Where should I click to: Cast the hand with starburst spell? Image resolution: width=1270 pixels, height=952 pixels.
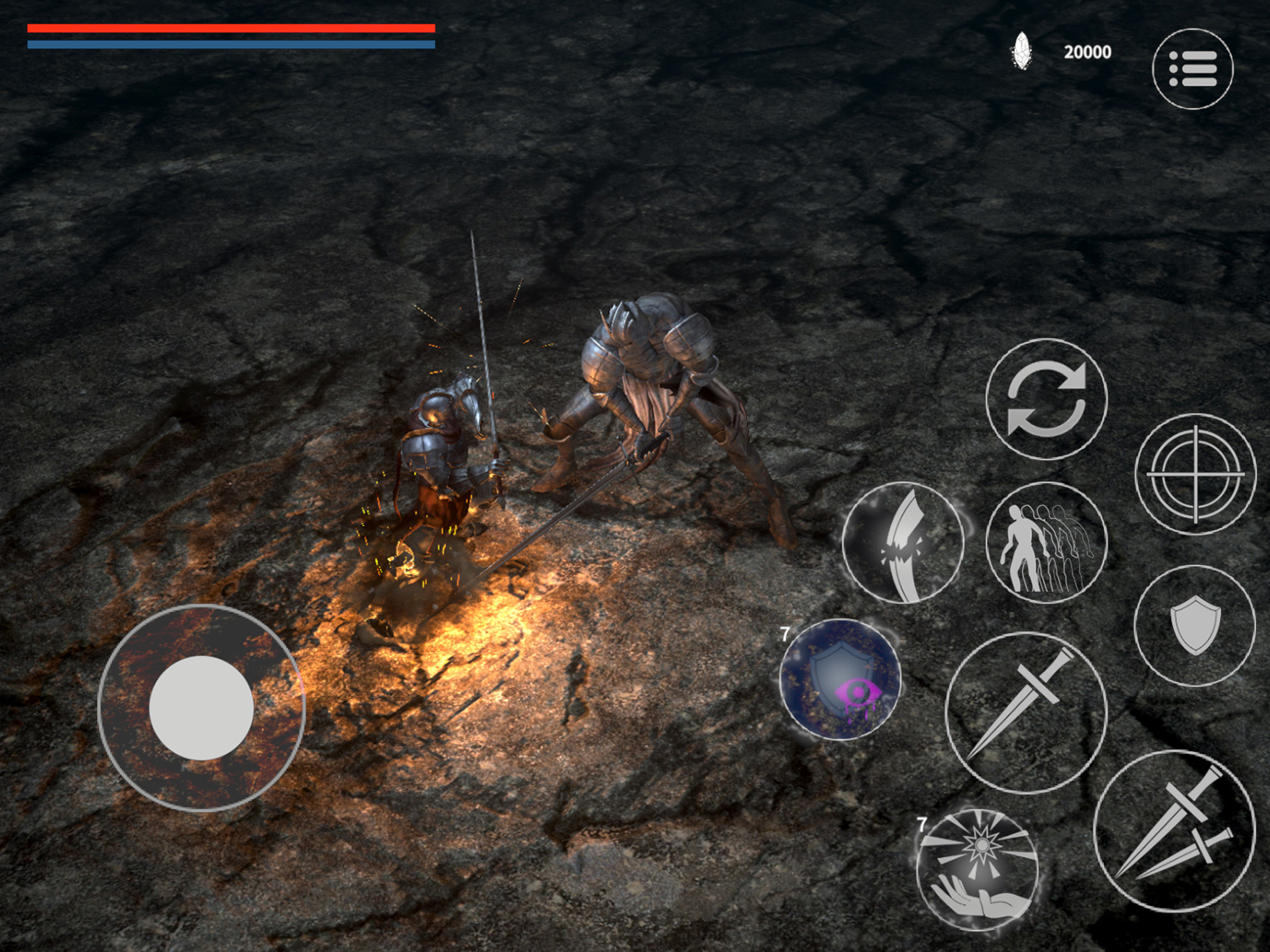click(x=977, y=869)
